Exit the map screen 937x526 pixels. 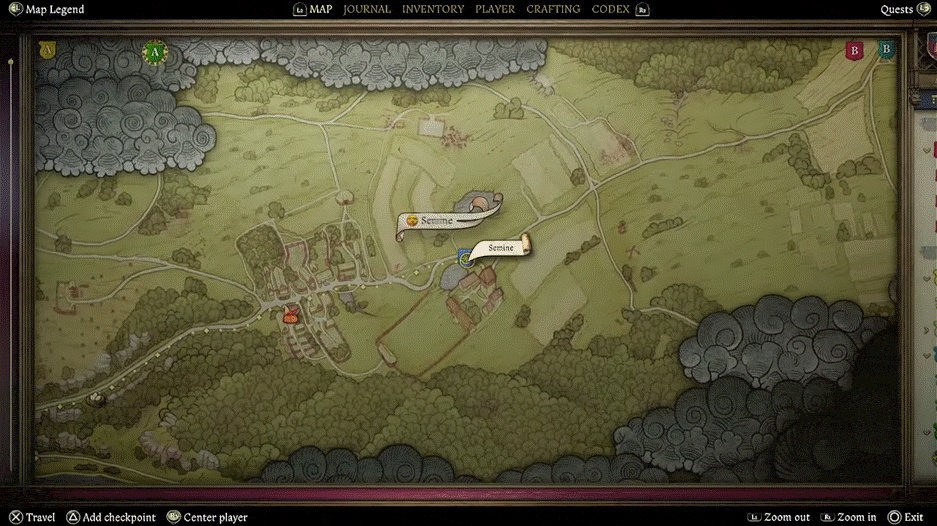click(905, 517)
